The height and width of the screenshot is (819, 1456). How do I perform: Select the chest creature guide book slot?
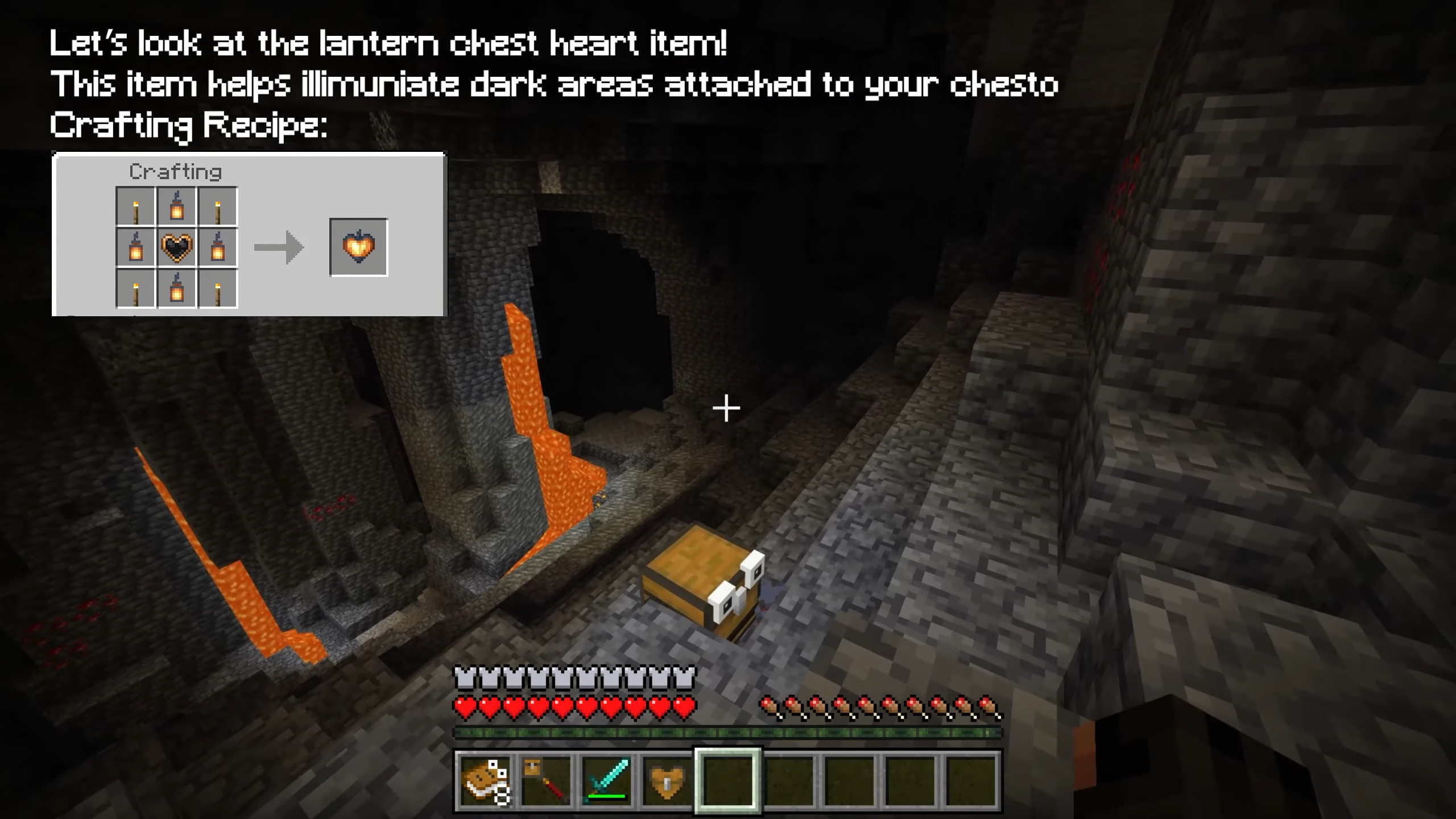pyautogui.click(x=485, y=780)
